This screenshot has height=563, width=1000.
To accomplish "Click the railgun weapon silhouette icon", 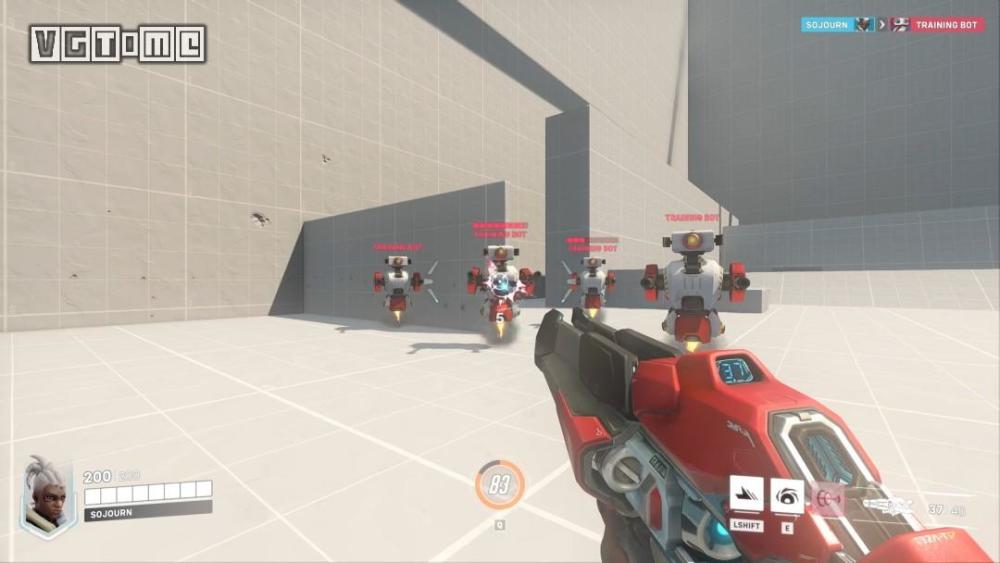I will coord(888,507).
